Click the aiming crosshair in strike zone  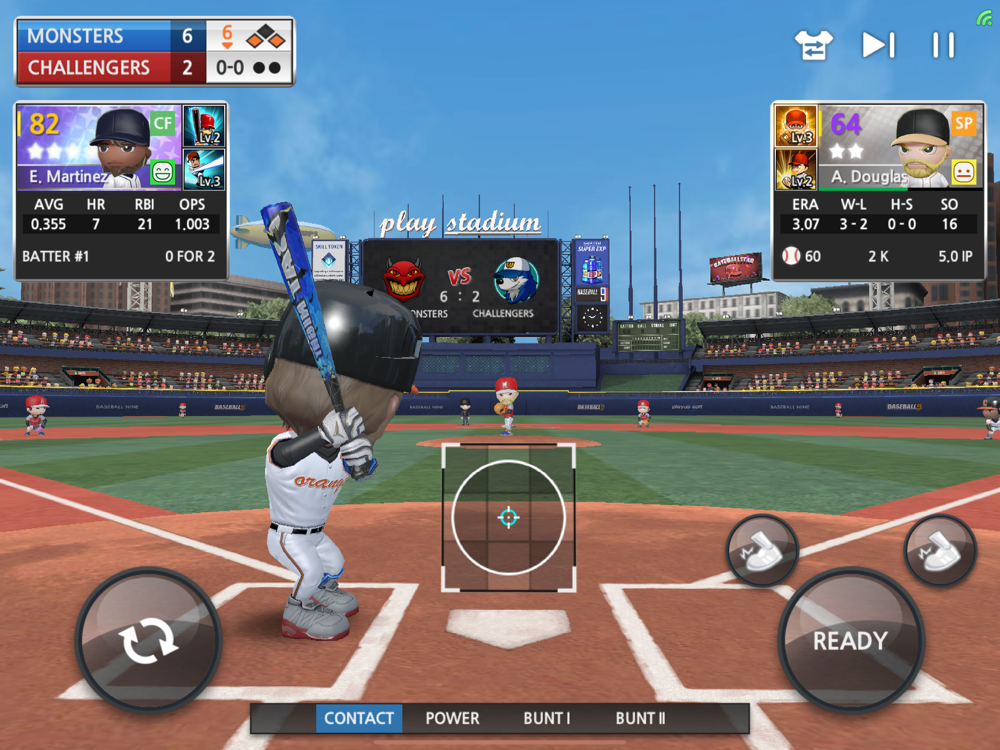[x=508, y=517]
